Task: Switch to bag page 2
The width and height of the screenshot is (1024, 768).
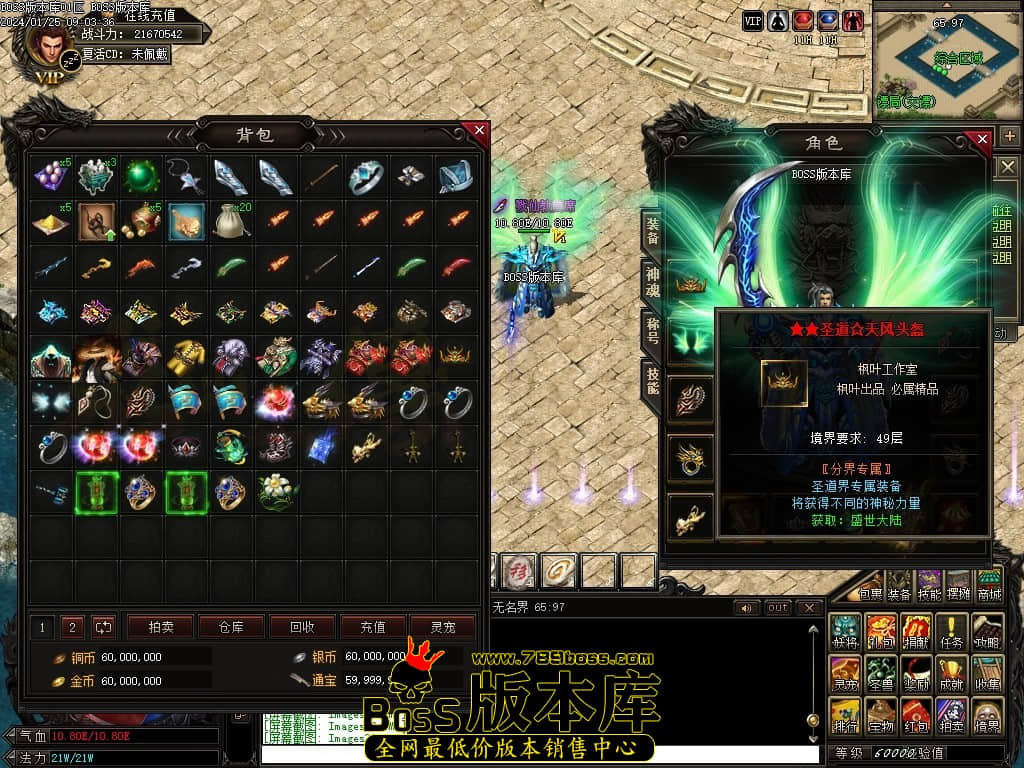Action: coord(72,627)
